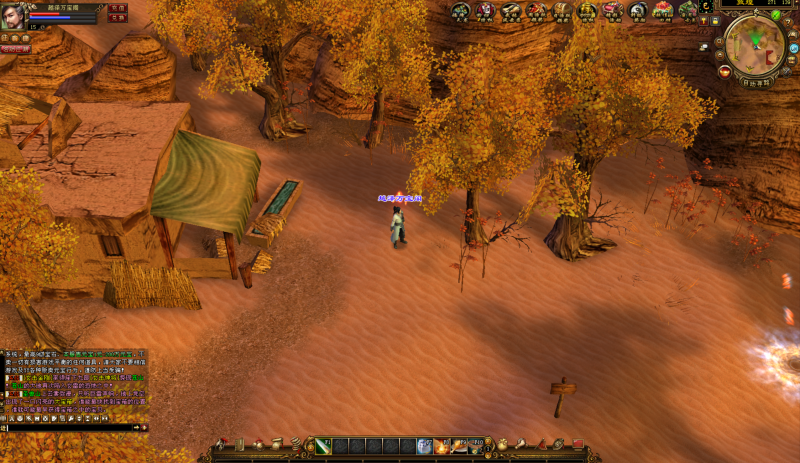Click the green leaf button on the minimap rim
This screenshot has width=800, height=463.
click(776, 16)
